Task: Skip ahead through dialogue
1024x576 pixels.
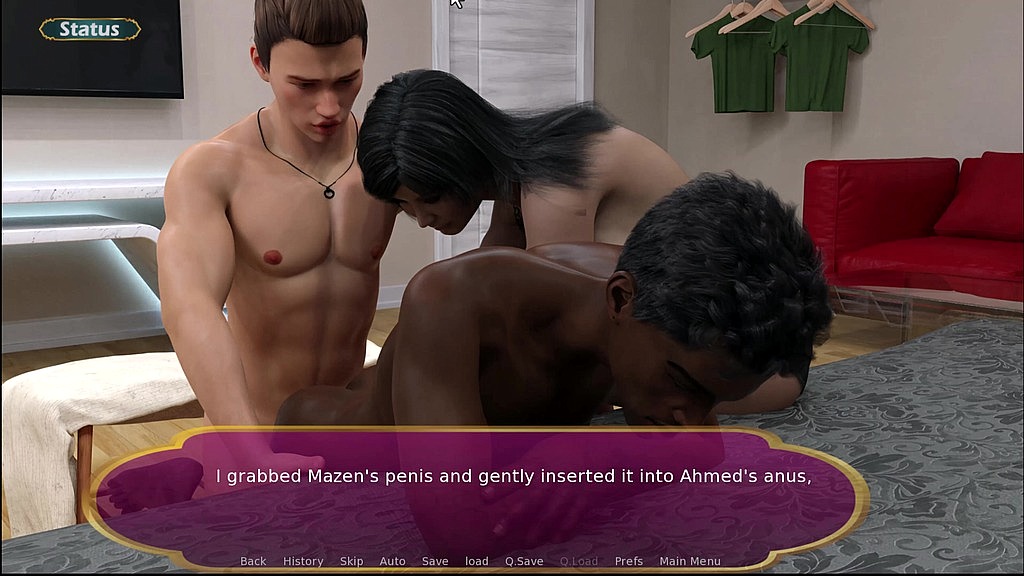Action: (x=351, y=561)
